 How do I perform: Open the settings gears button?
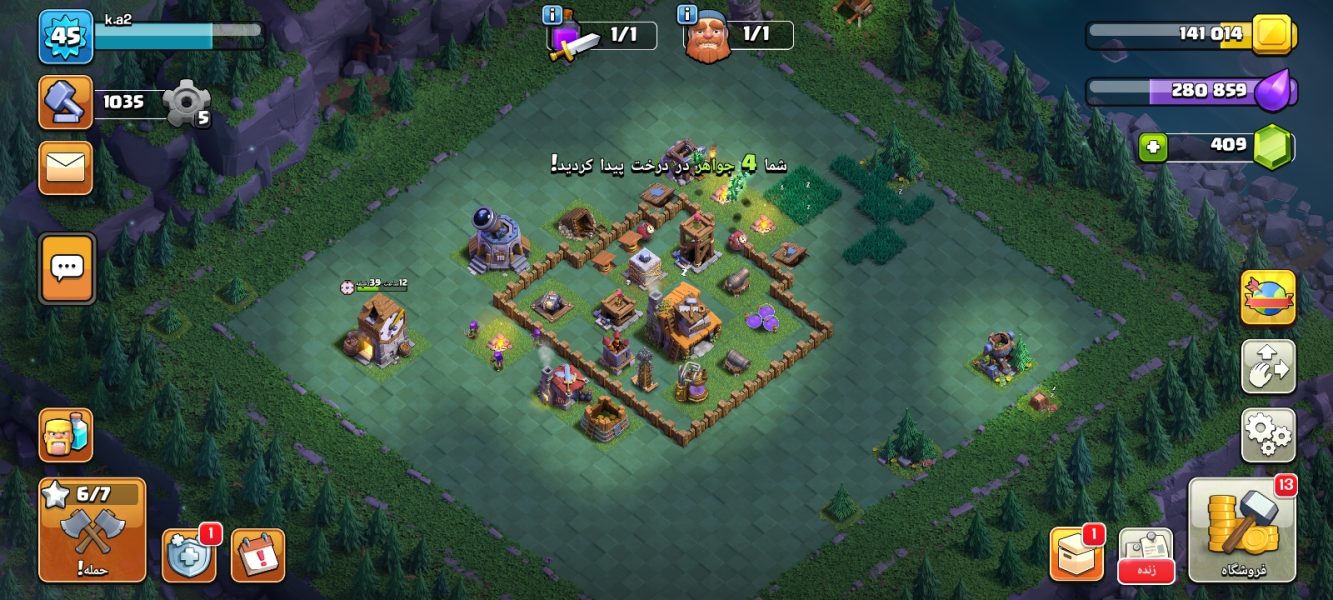point(1268,435)
